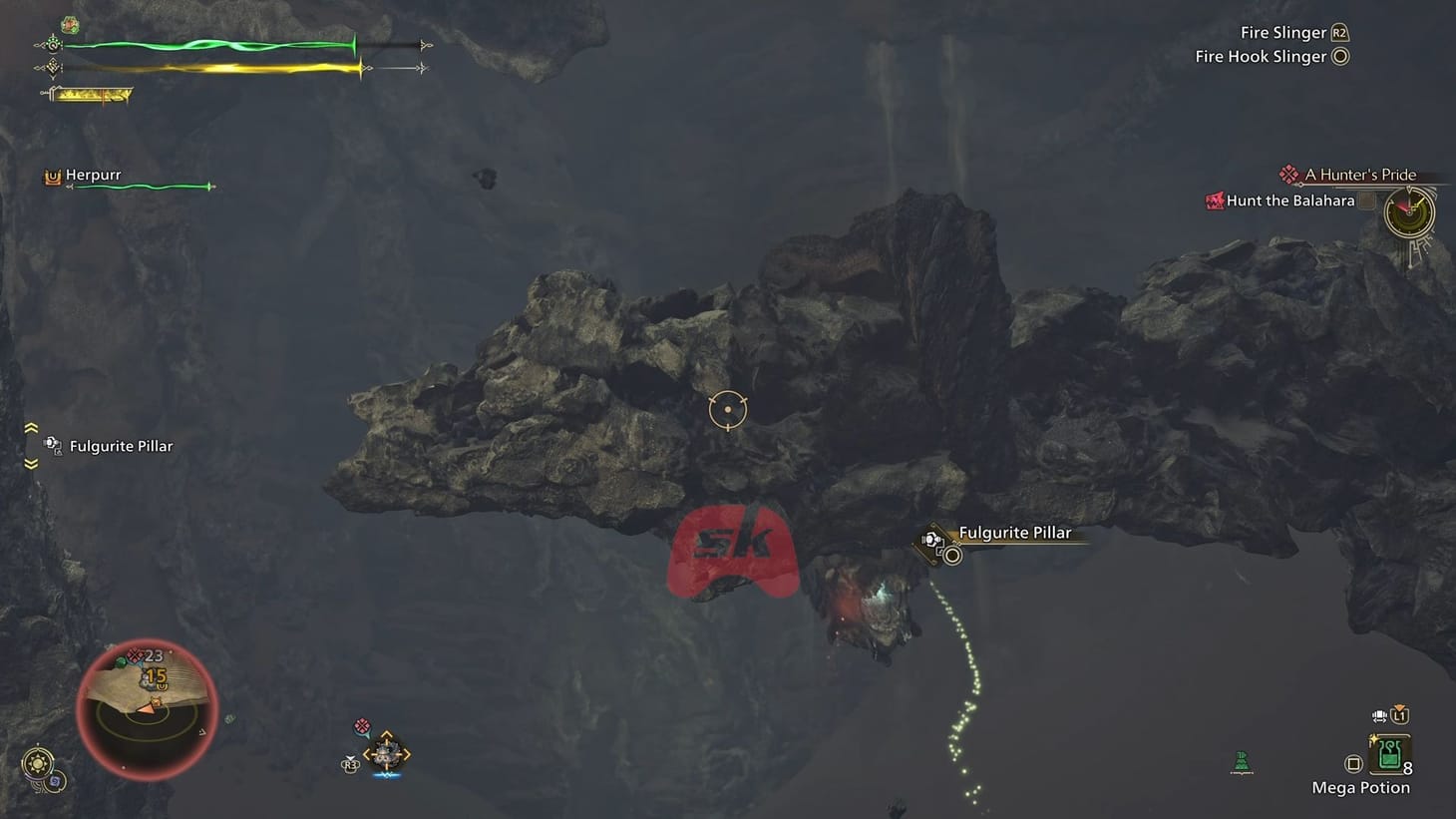
Task: Click the Herpurr Palico icon
Action: (53, 177)
